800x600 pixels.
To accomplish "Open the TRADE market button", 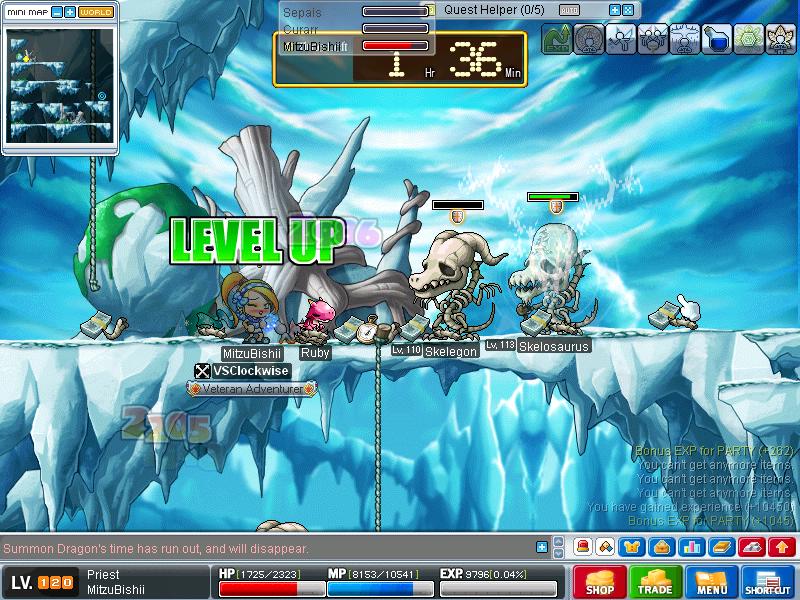I will pyautogui.click(x=656, y=582).
